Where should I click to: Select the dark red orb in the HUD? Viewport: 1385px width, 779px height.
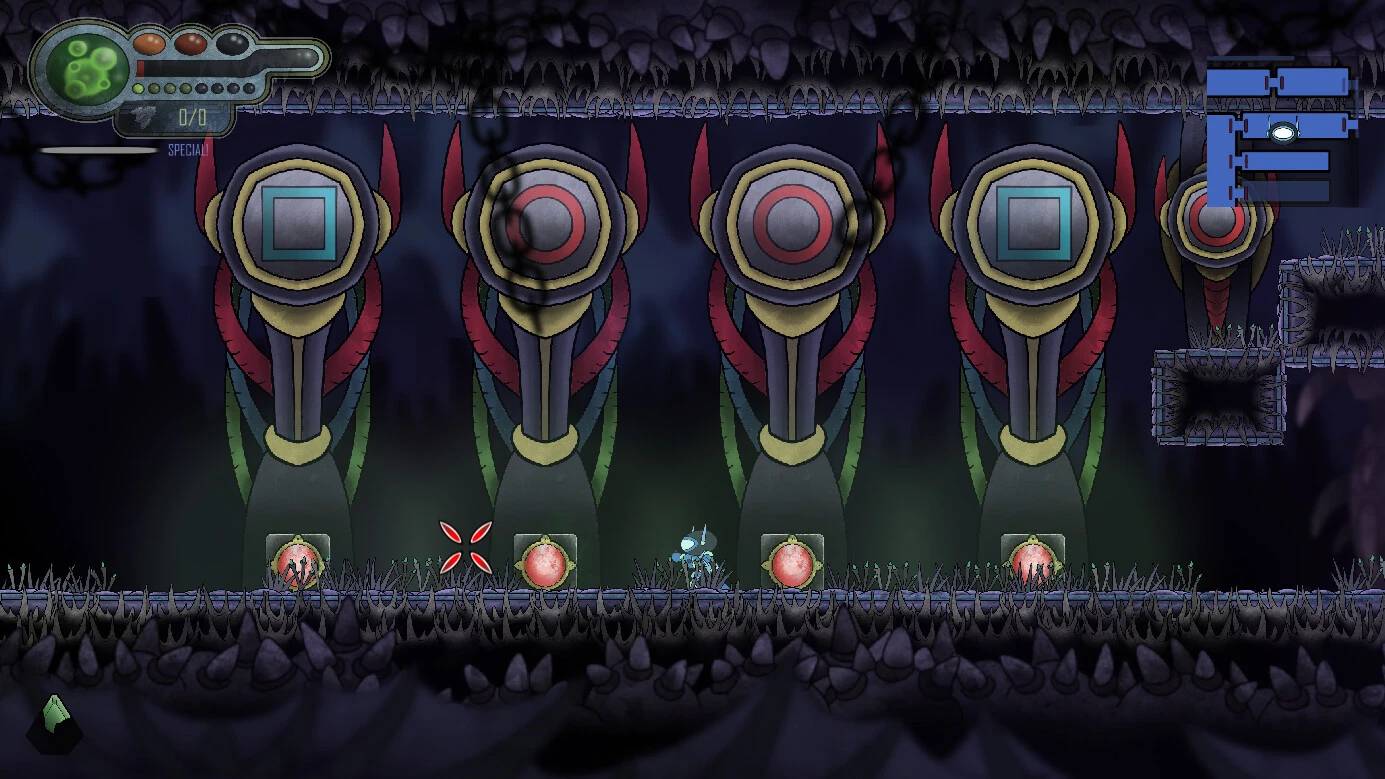[190, 43]
